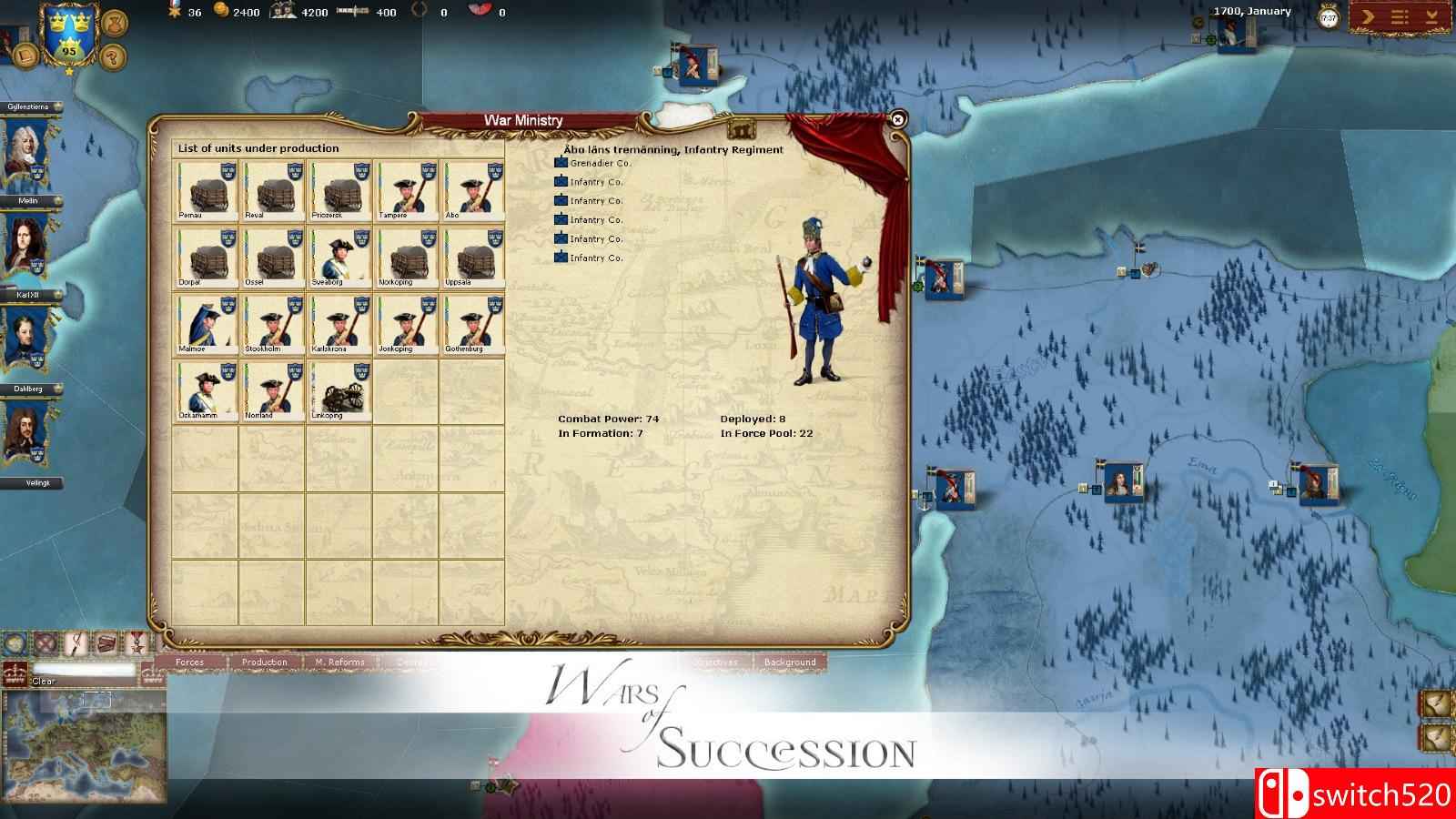Open the world map view icon

coord(15,642)
